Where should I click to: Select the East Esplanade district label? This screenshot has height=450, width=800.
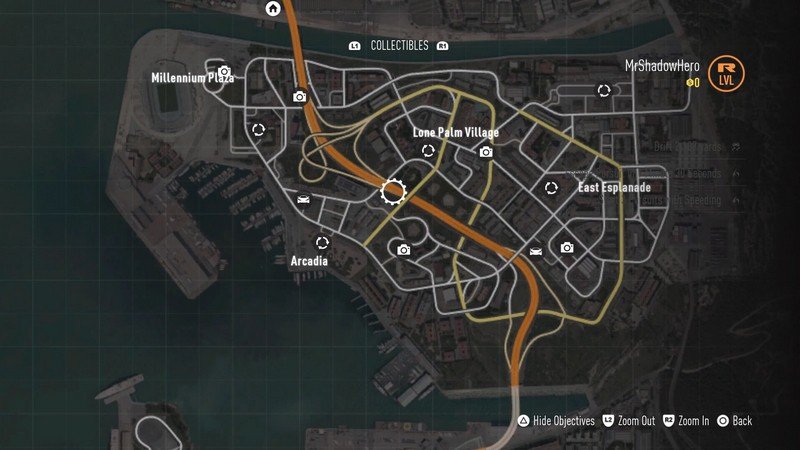tap(614, 188)
